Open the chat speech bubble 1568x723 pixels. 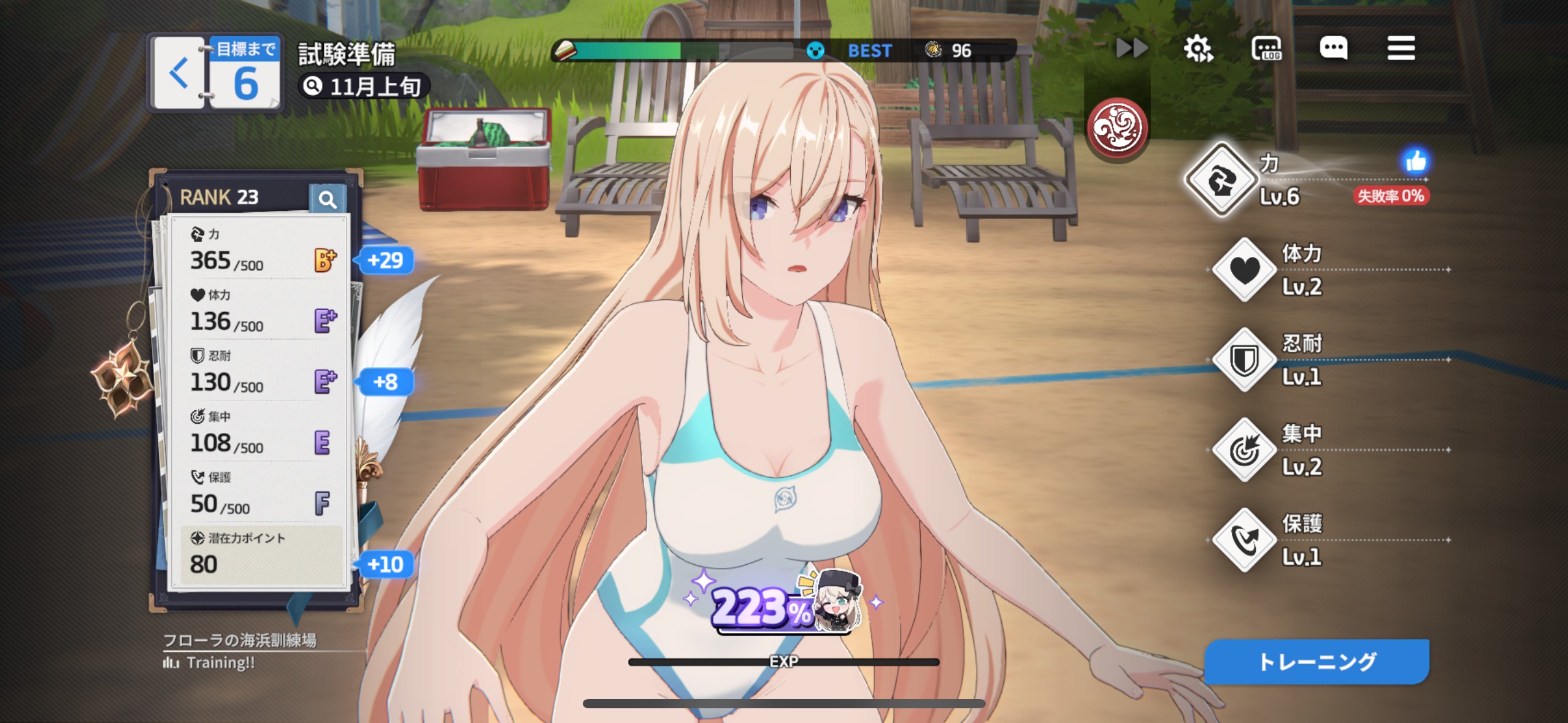tap(1334, 48)
